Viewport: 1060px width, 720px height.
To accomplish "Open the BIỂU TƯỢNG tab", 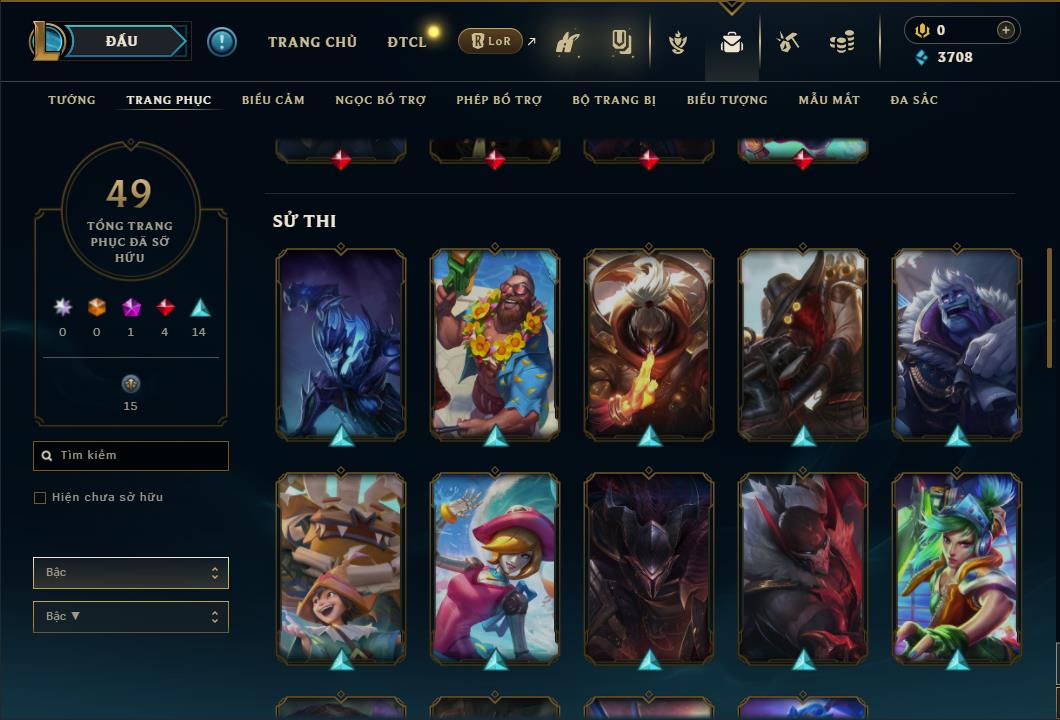I will point(727,100).
